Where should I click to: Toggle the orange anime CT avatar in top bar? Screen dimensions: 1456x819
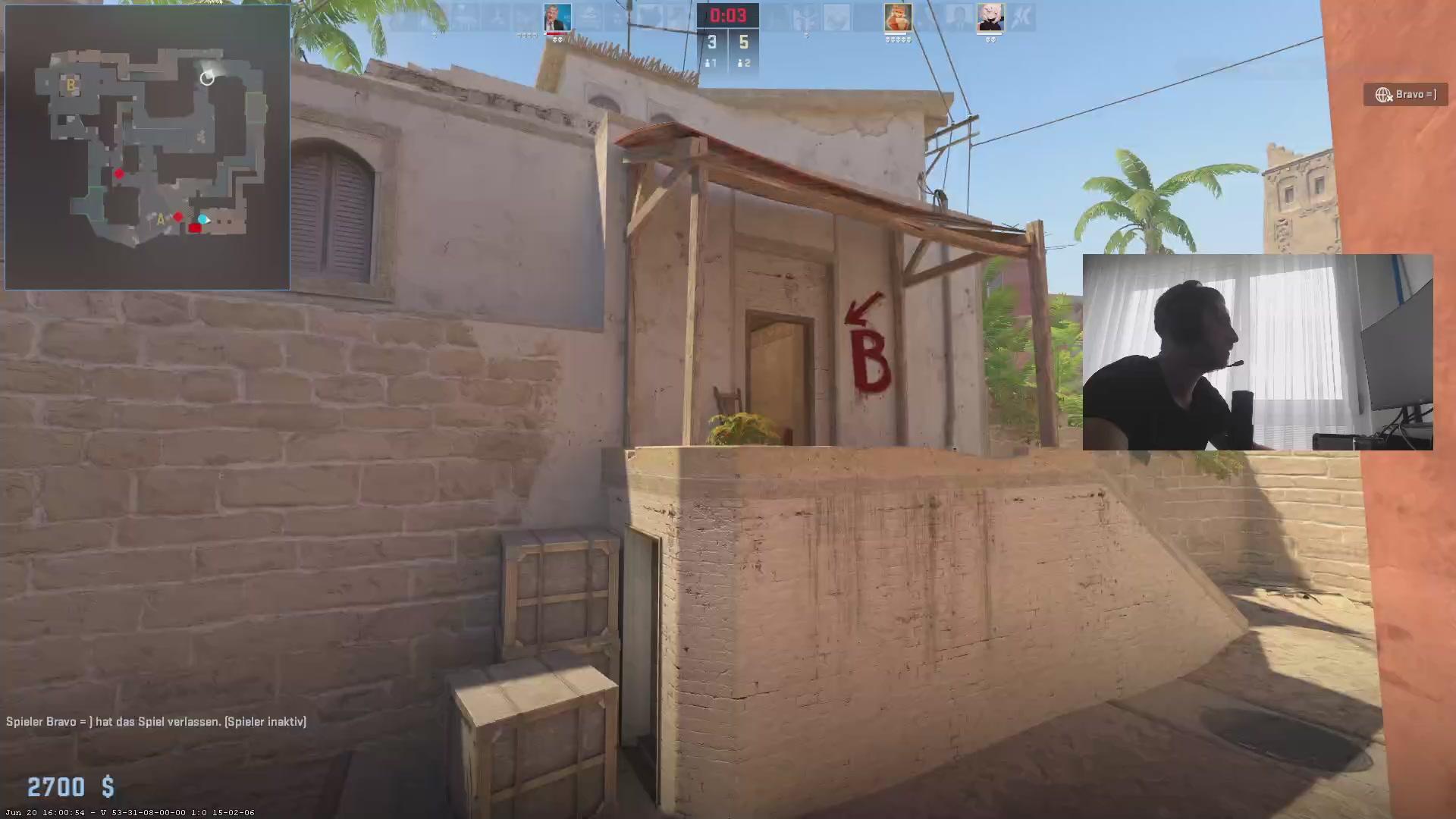[x=898, y=17]
